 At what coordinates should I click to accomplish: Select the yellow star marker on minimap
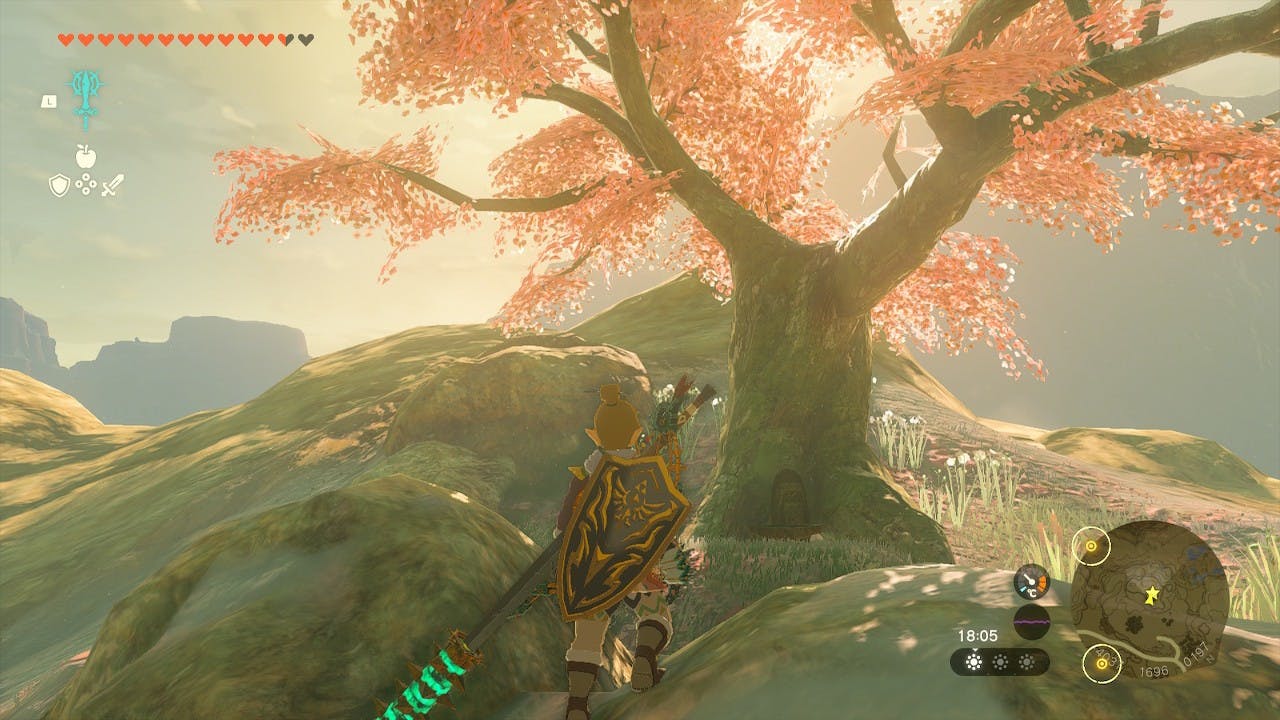click(1151, 595)
